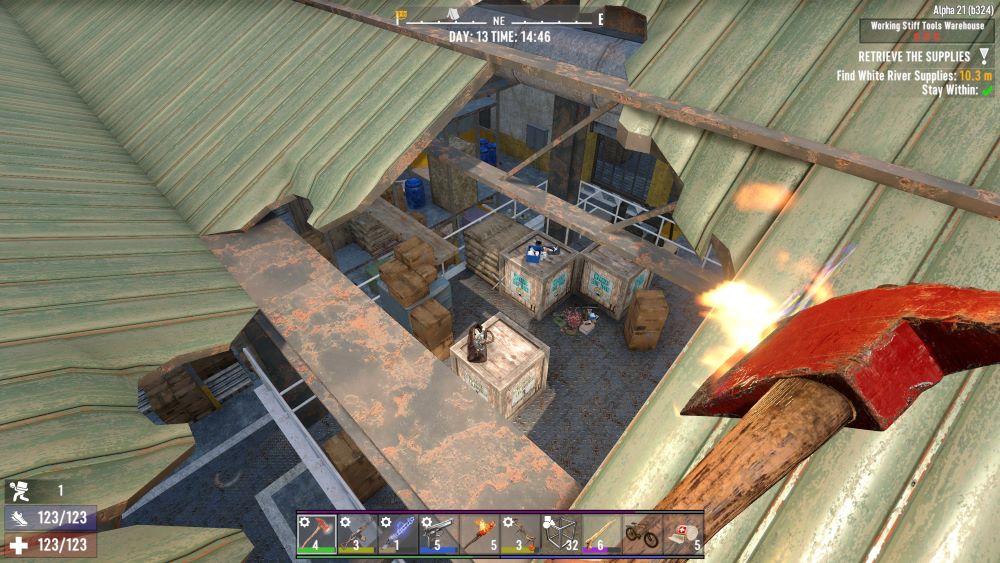The height and width of the screenshot is (563, 1000).
Task: Select the first aid bandage slot
Action: point(683,533)
